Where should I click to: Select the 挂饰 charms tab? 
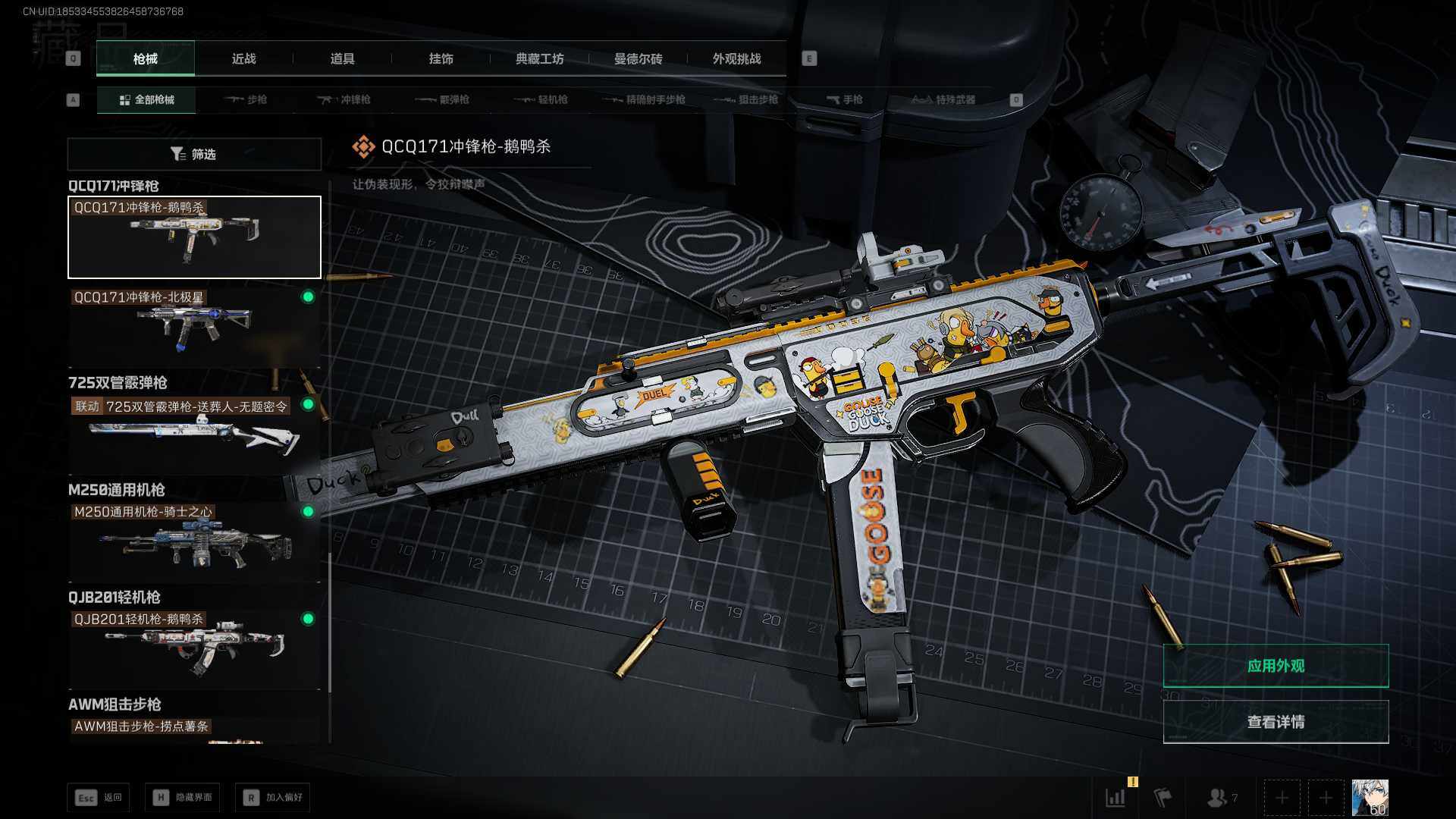click(x=441, y=59)
